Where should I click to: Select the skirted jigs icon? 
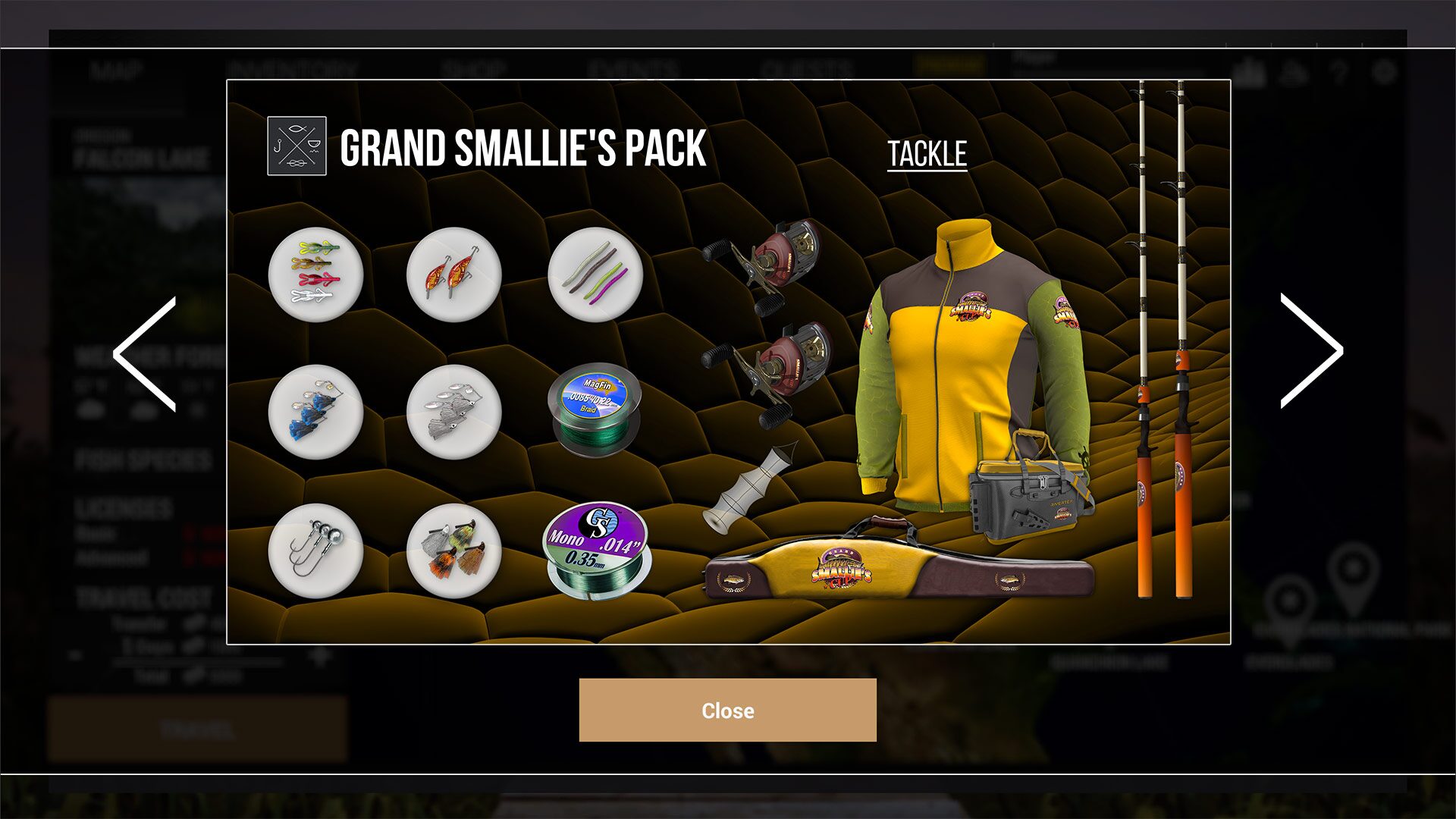point(455,551)
